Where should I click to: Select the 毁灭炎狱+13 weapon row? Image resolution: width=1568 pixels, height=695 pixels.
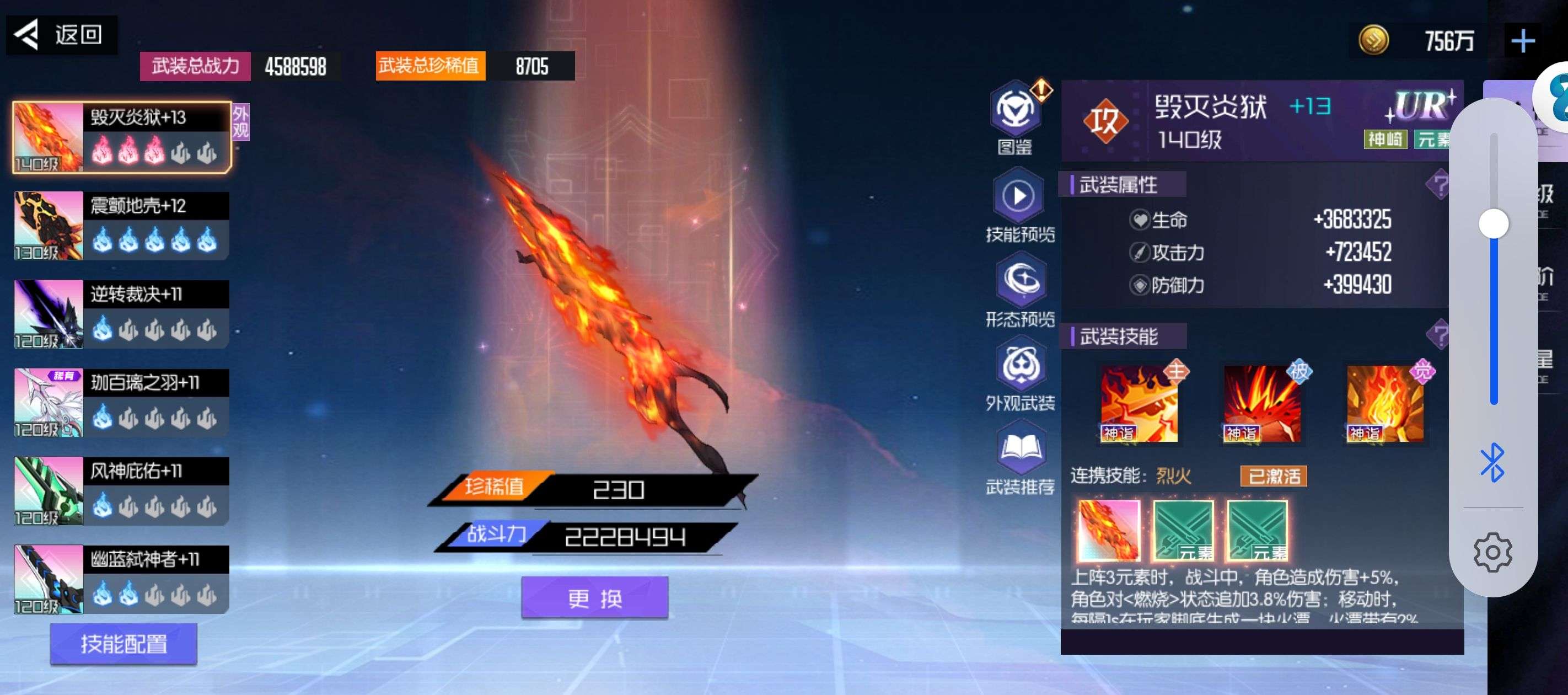pos(122,137)
